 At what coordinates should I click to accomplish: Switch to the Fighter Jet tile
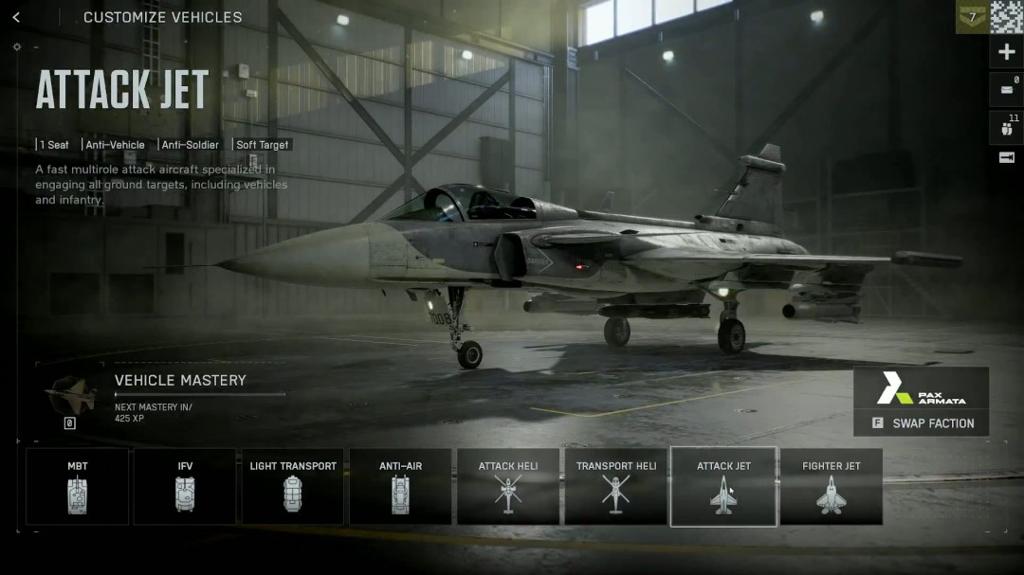click(831, 486)
